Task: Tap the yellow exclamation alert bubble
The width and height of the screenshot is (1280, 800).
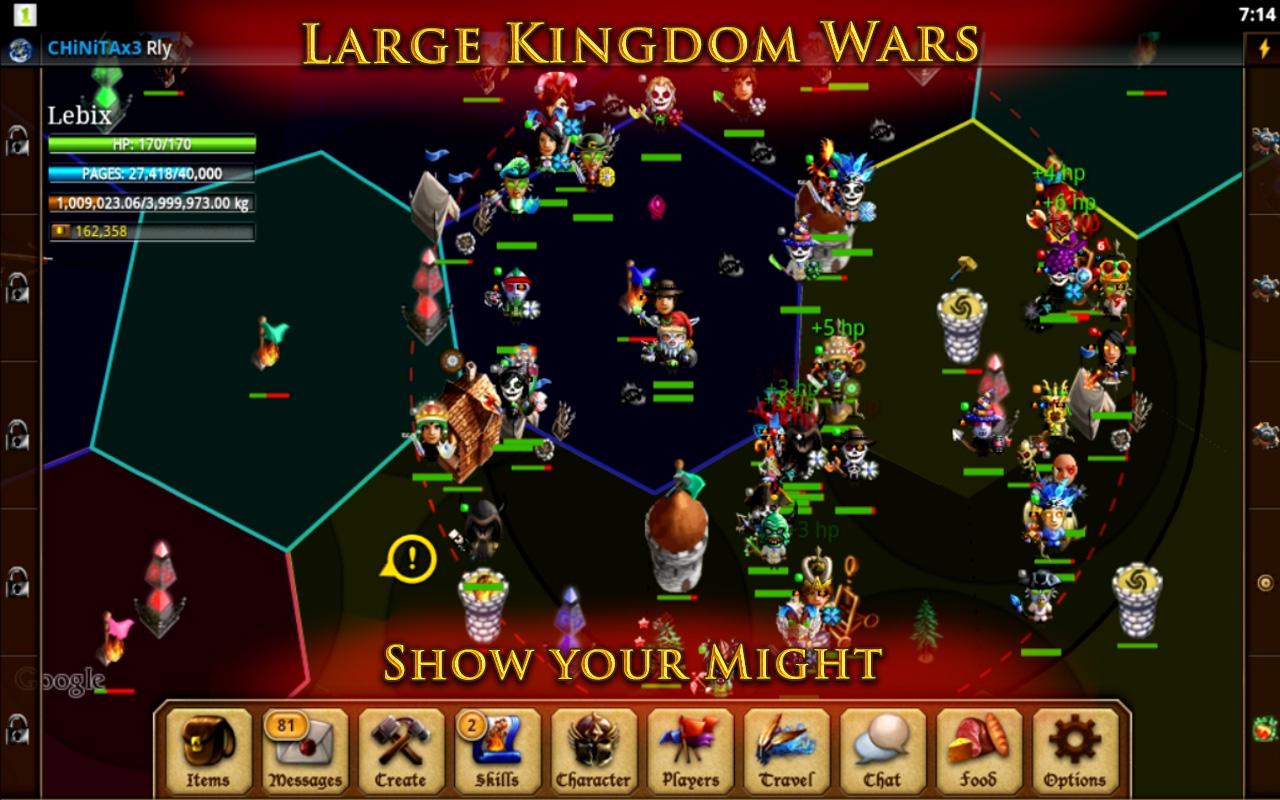Action: [x=410, y=557]
